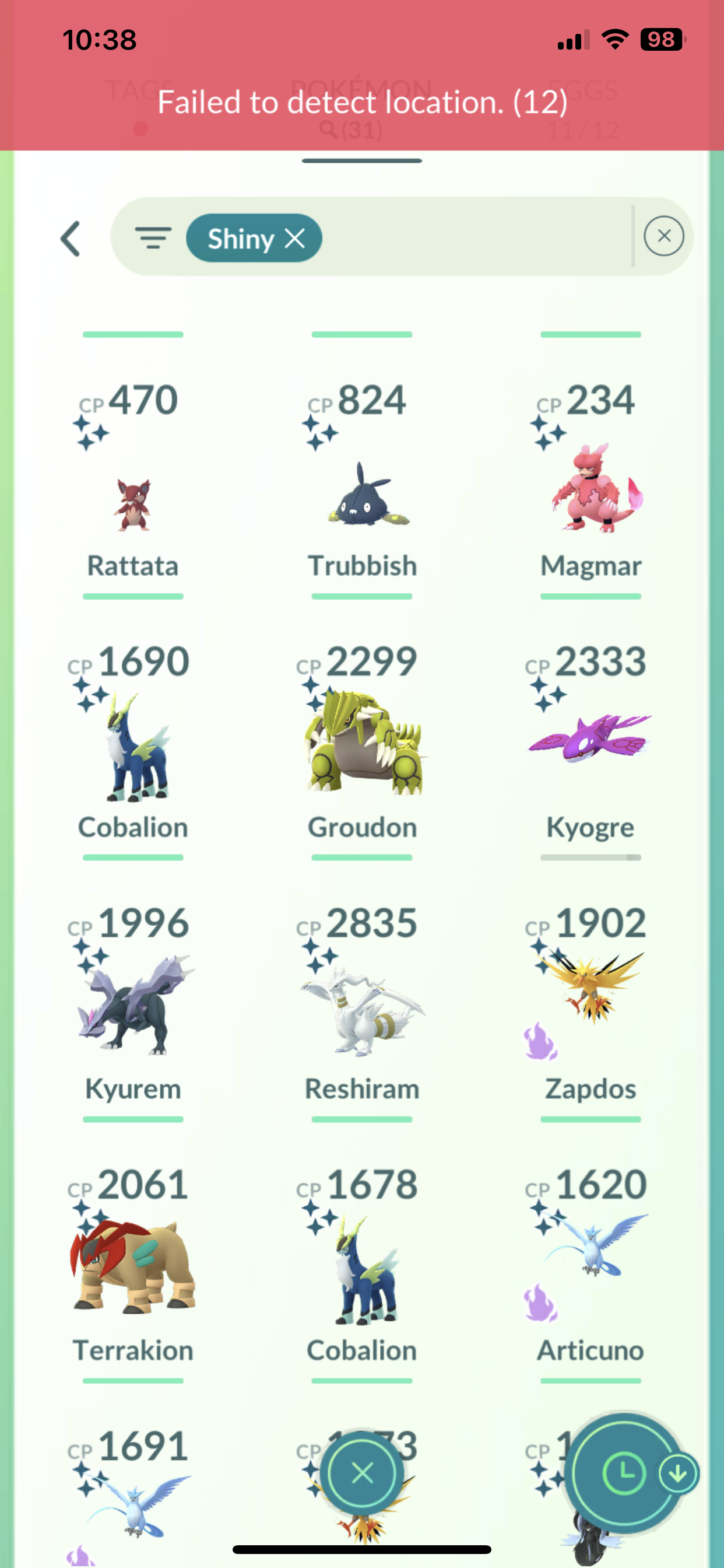Viewport: 724px width, 1568px height.
Task: Remove the Shiny filter chip
Action: point(295,238)
